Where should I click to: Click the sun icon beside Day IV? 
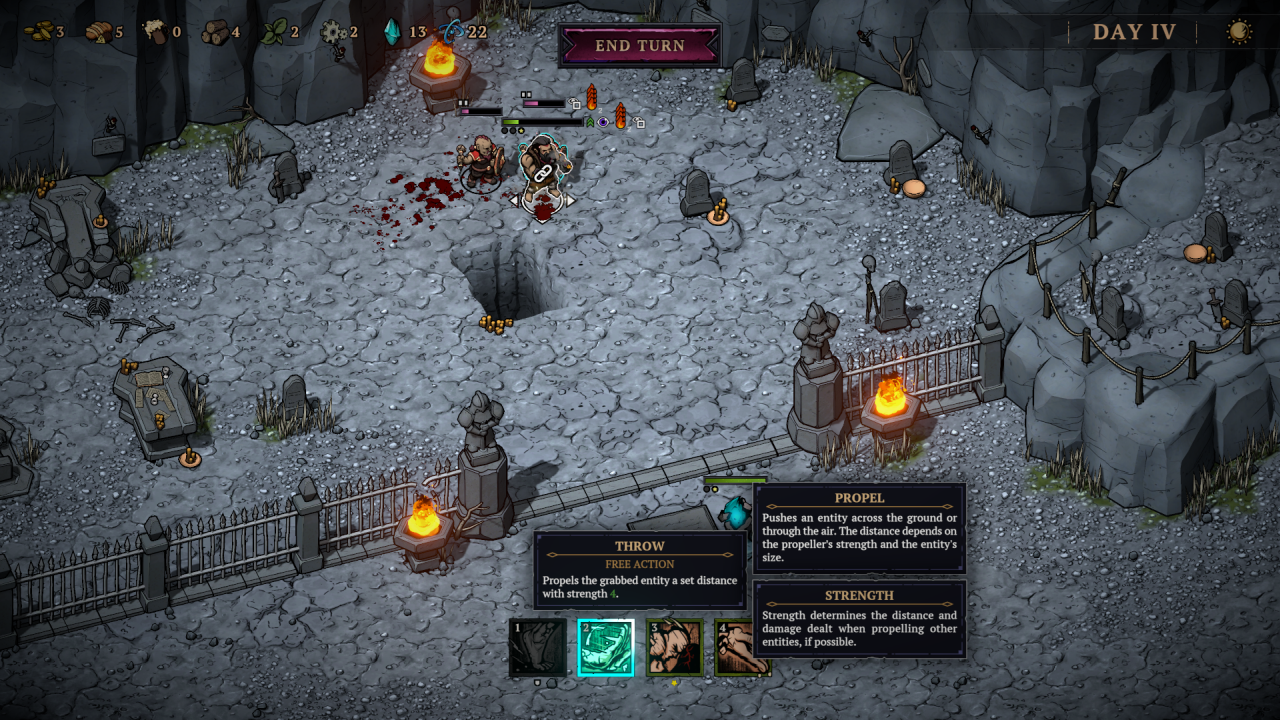pyautogui.click(x=1239, y=32)
